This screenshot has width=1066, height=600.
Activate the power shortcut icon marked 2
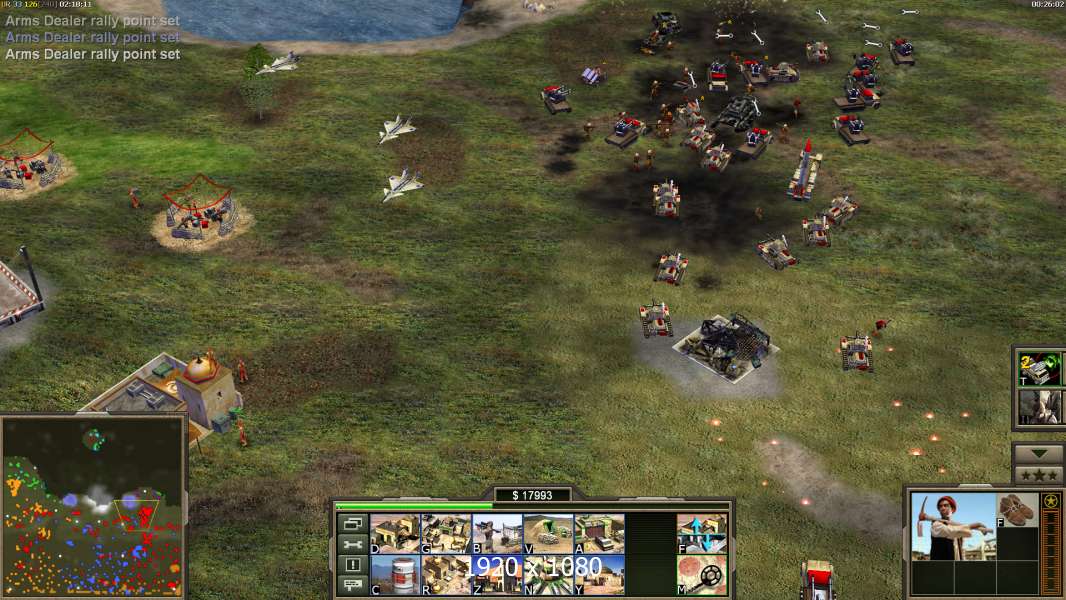tap(1038, 368)
